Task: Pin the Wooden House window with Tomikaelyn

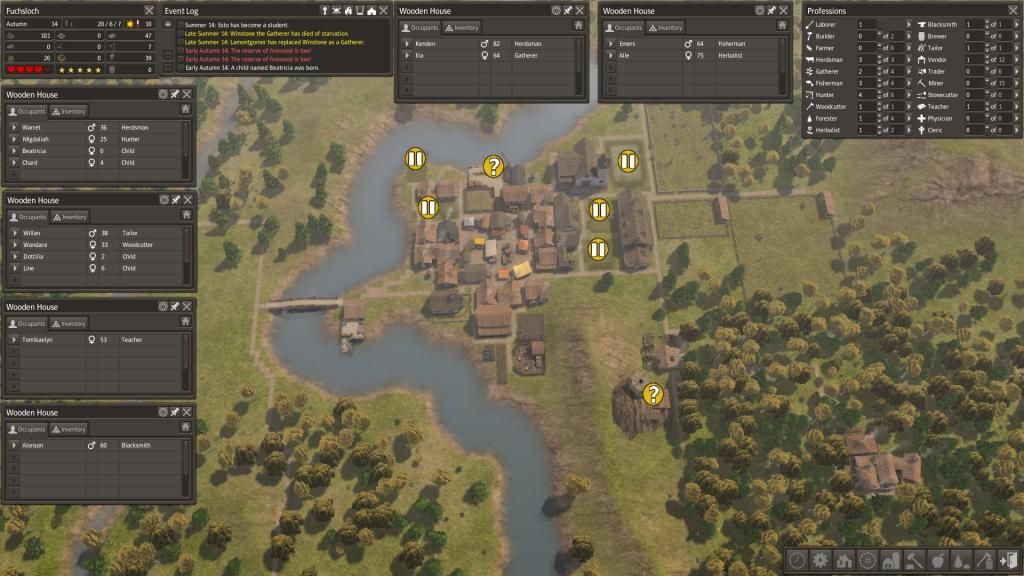Action: 175,307
